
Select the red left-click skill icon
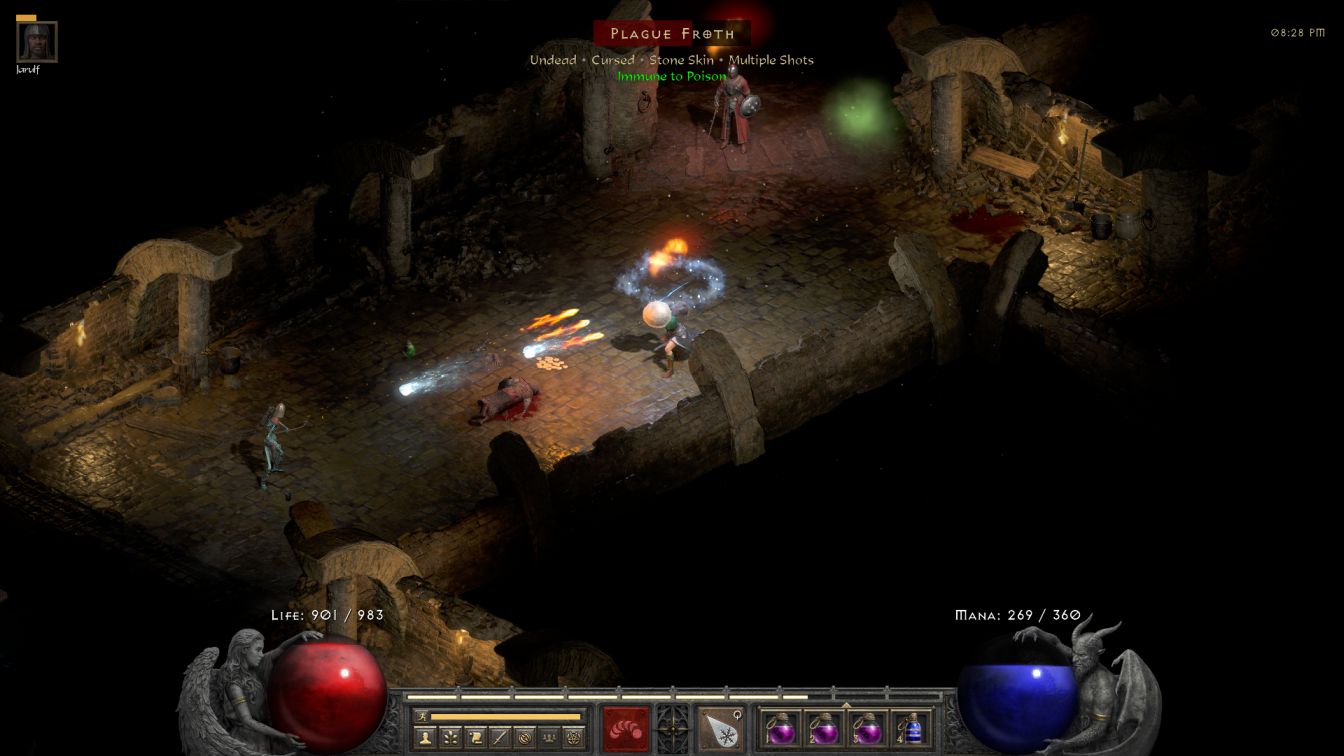(x=625, y=729)
